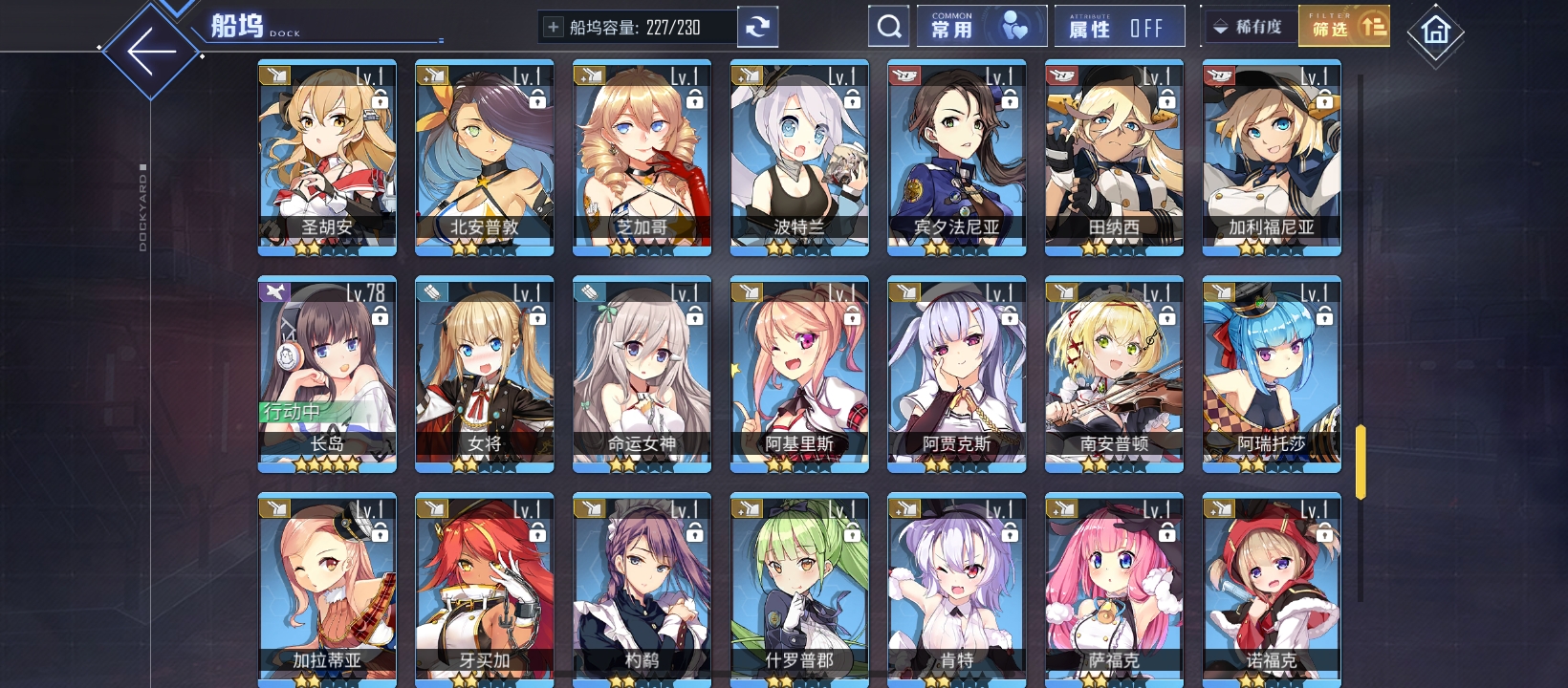Viewport: 1568px width, 688px height.
Task: Select the Lv.78 长岛 ship card
Action: 327,375
